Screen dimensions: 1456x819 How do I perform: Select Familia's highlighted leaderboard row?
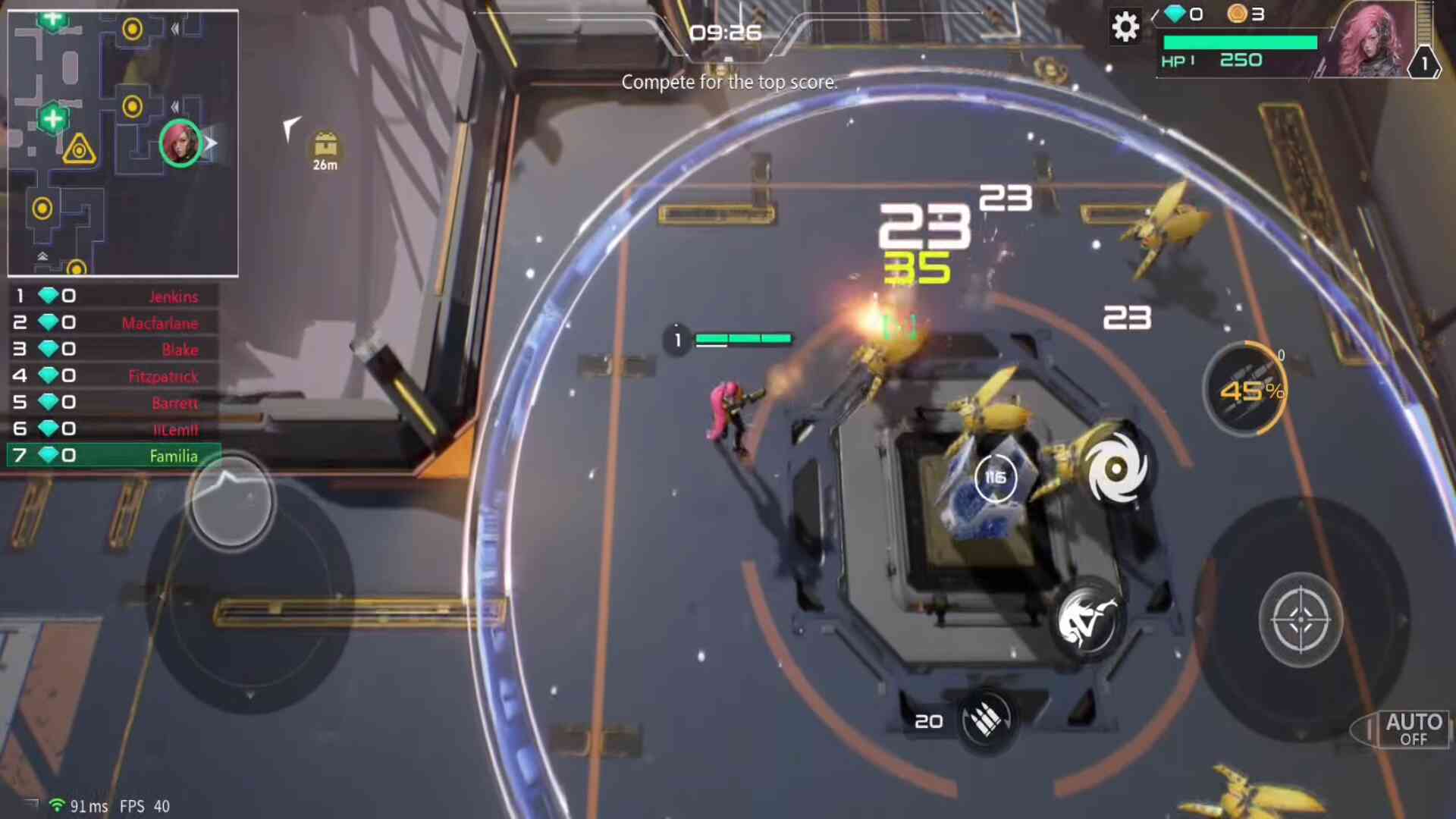(x=114, y=455)
